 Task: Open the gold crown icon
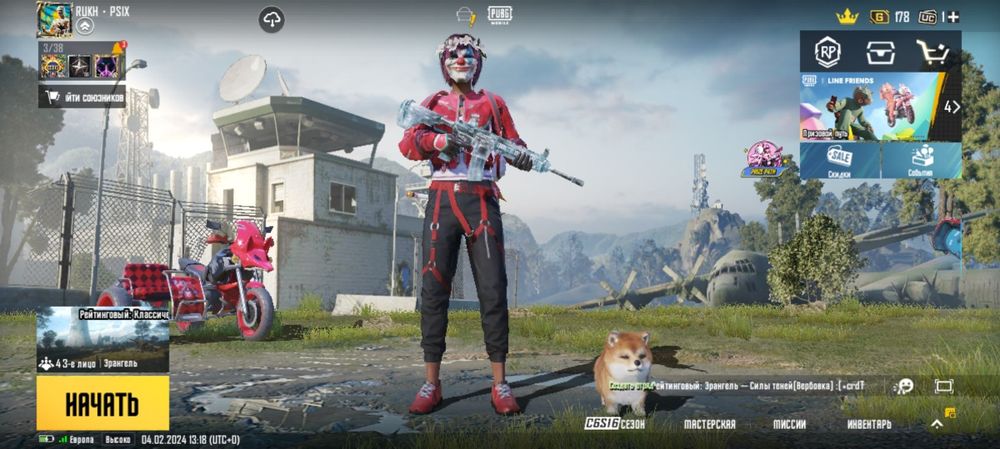pyautogui.click(x=848, y=16)
